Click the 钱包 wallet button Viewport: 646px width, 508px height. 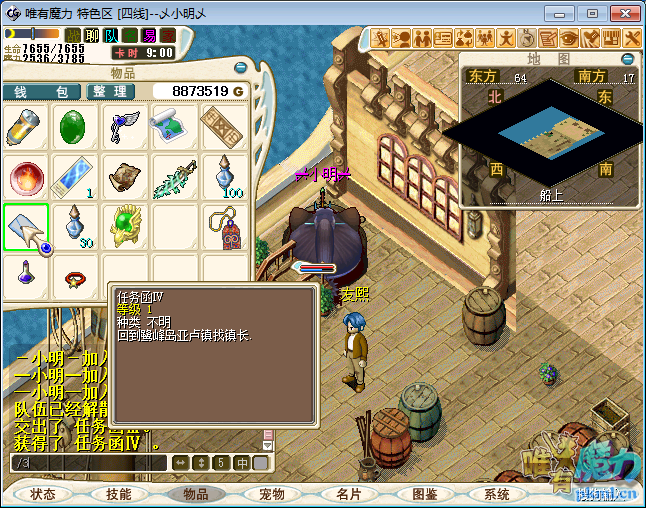(x=42, y=91)
